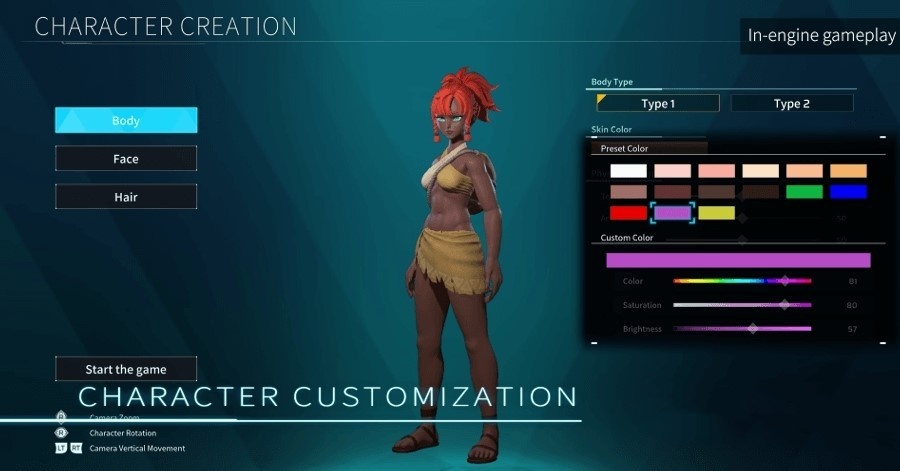Click the Start the game button
Viewport: 900px width, 471px height.
pos(126,370)
